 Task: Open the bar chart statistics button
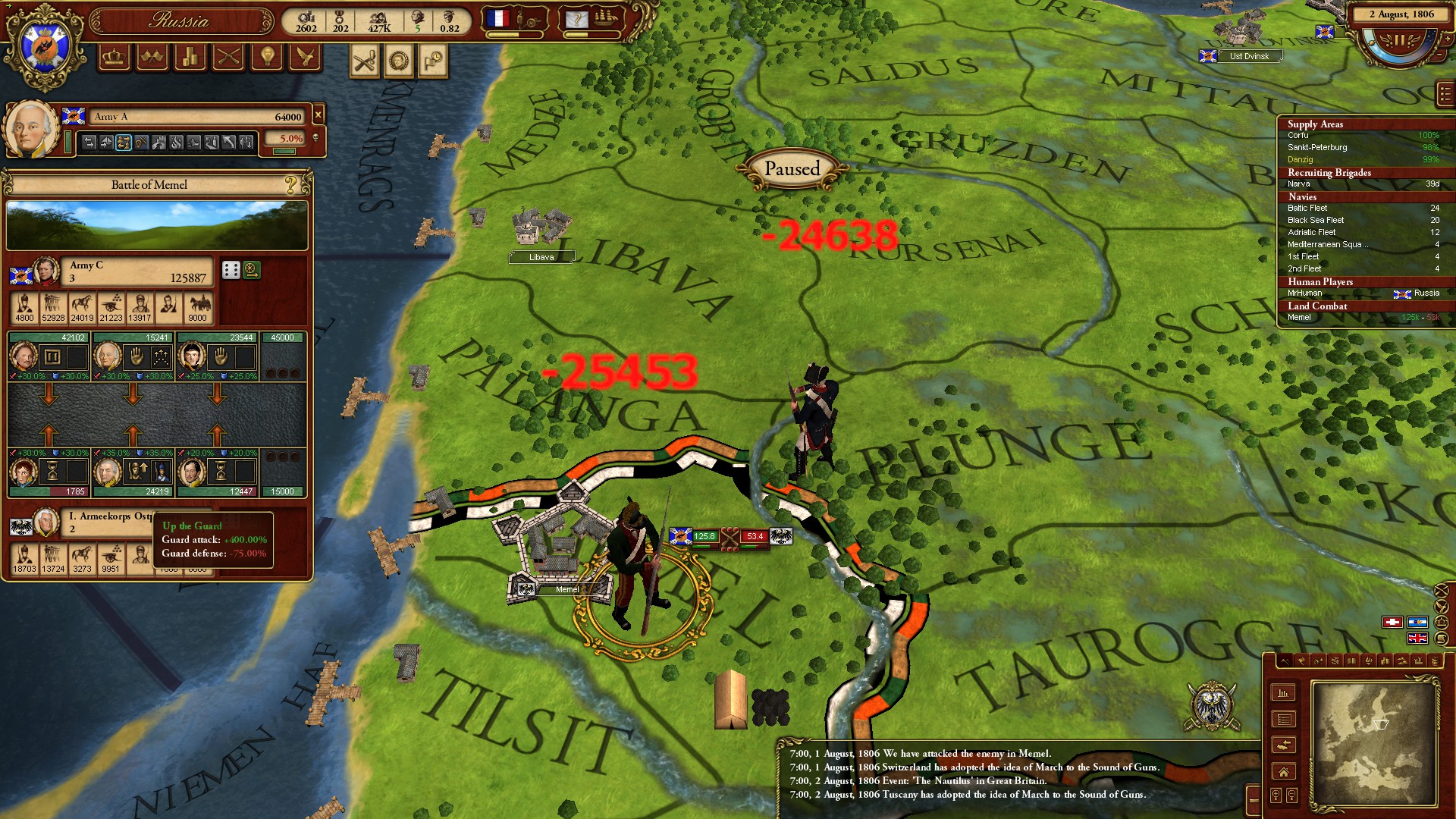pyautogui.click(x=1283, y=693)
